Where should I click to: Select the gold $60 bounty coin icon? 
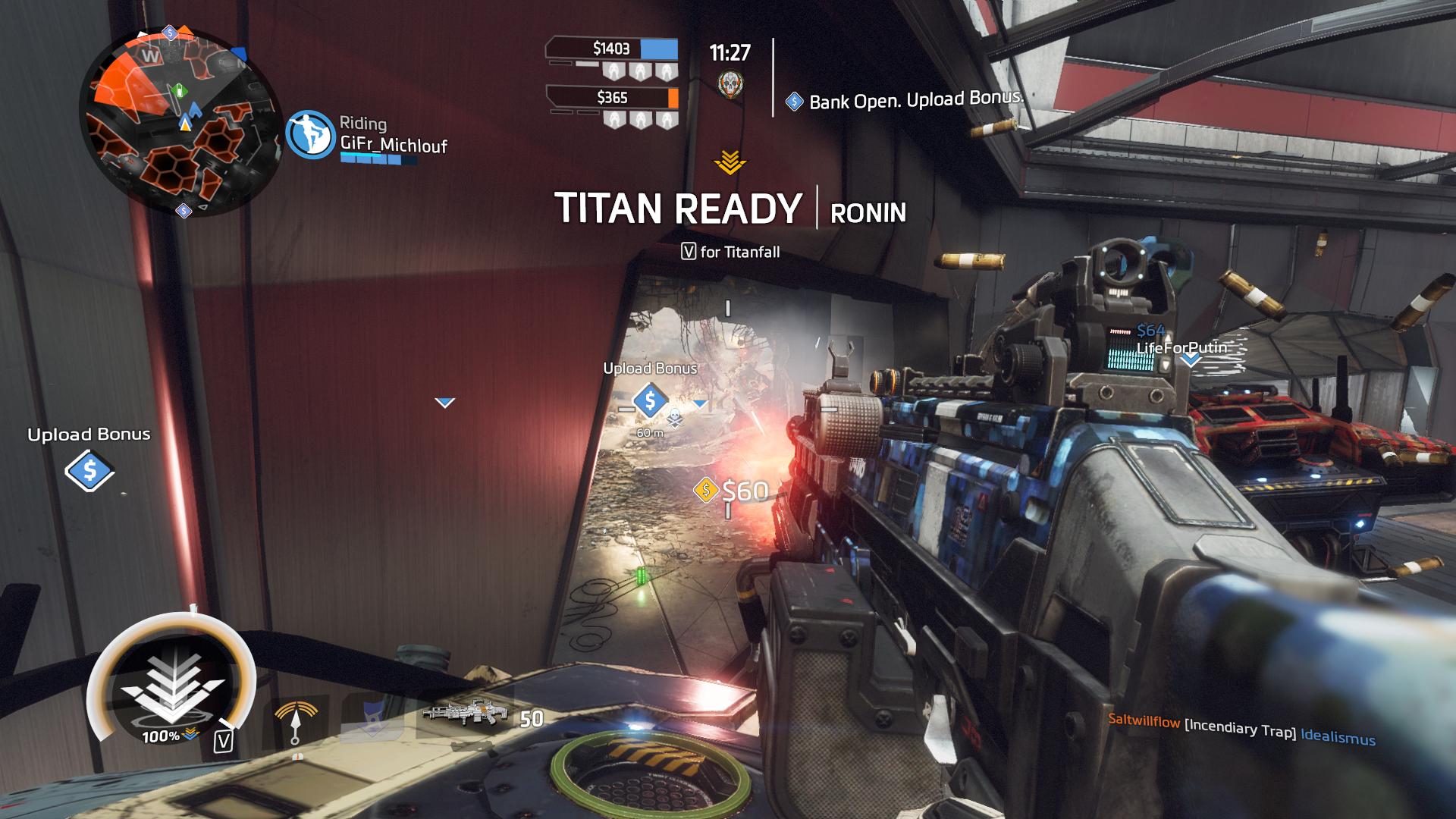click(706, 490)
